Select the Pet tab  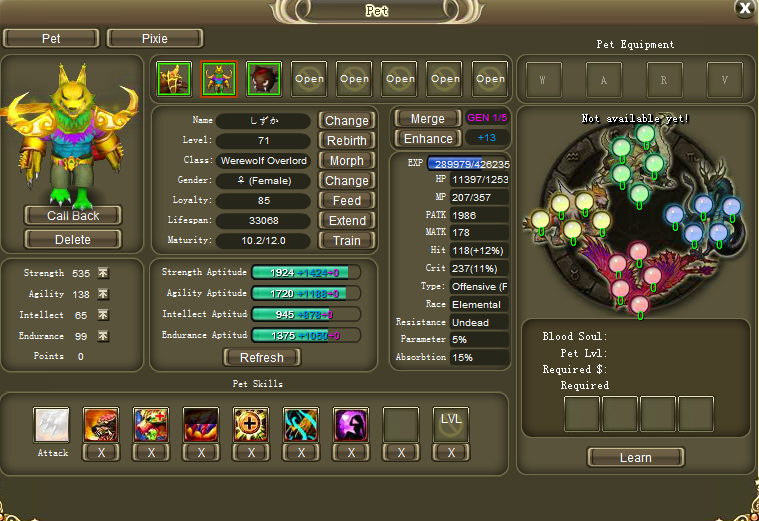click(x=51, y=39)
